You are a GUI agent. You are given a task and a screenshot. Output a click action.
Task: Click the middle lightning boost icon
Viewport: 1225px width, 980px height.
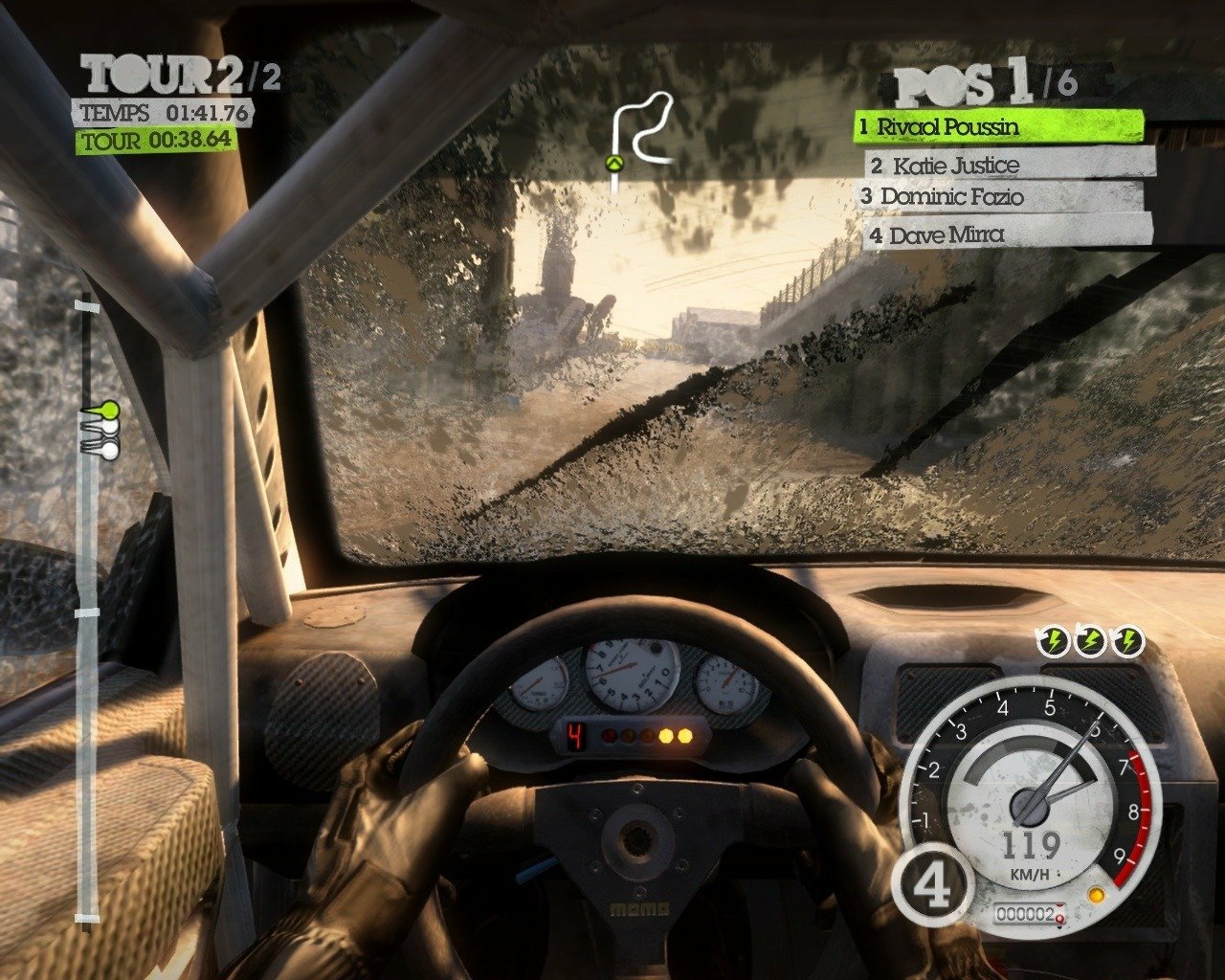(1091, 639)
